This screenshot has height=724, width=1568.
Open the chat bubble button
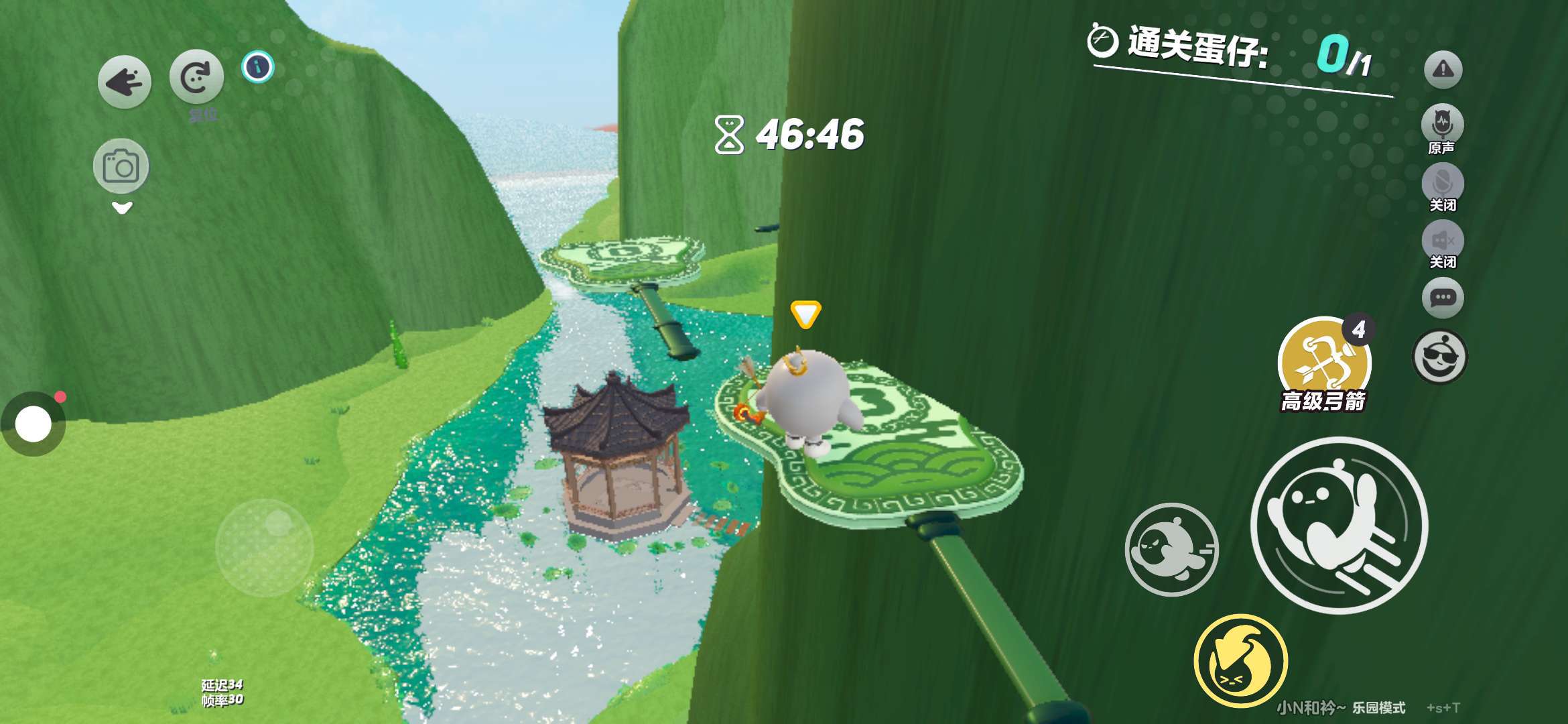1442,297
